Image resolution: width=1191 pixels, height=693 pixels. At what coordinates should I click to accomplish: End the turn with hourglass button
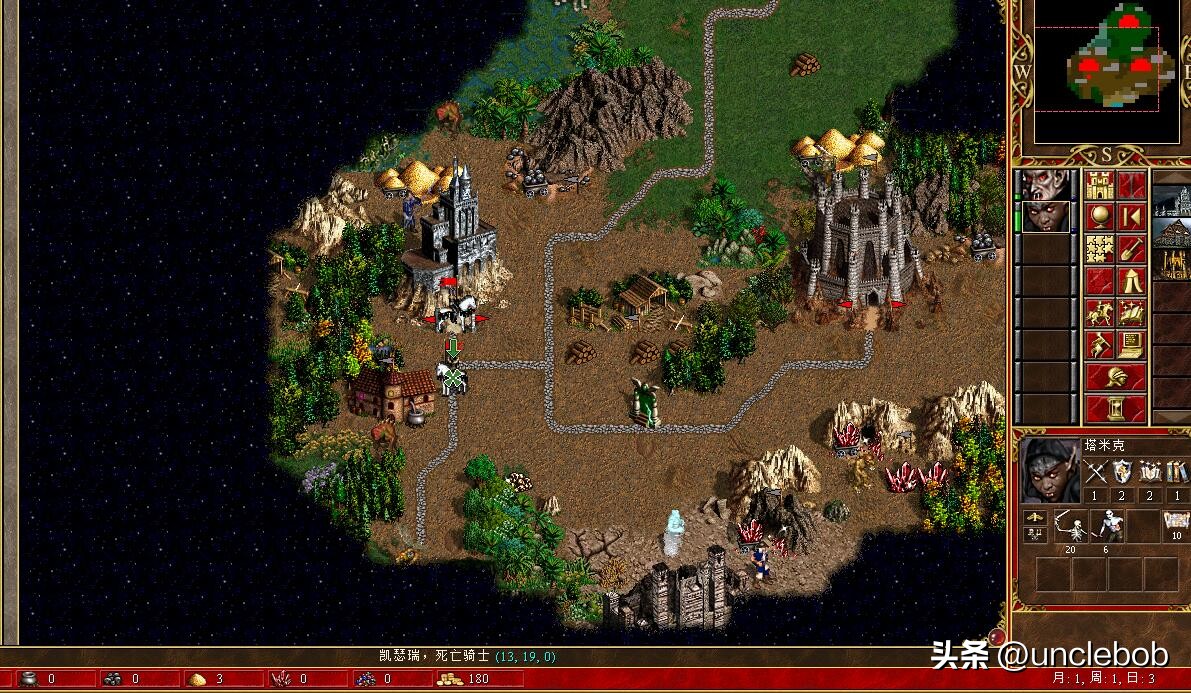pos(1116,408)
